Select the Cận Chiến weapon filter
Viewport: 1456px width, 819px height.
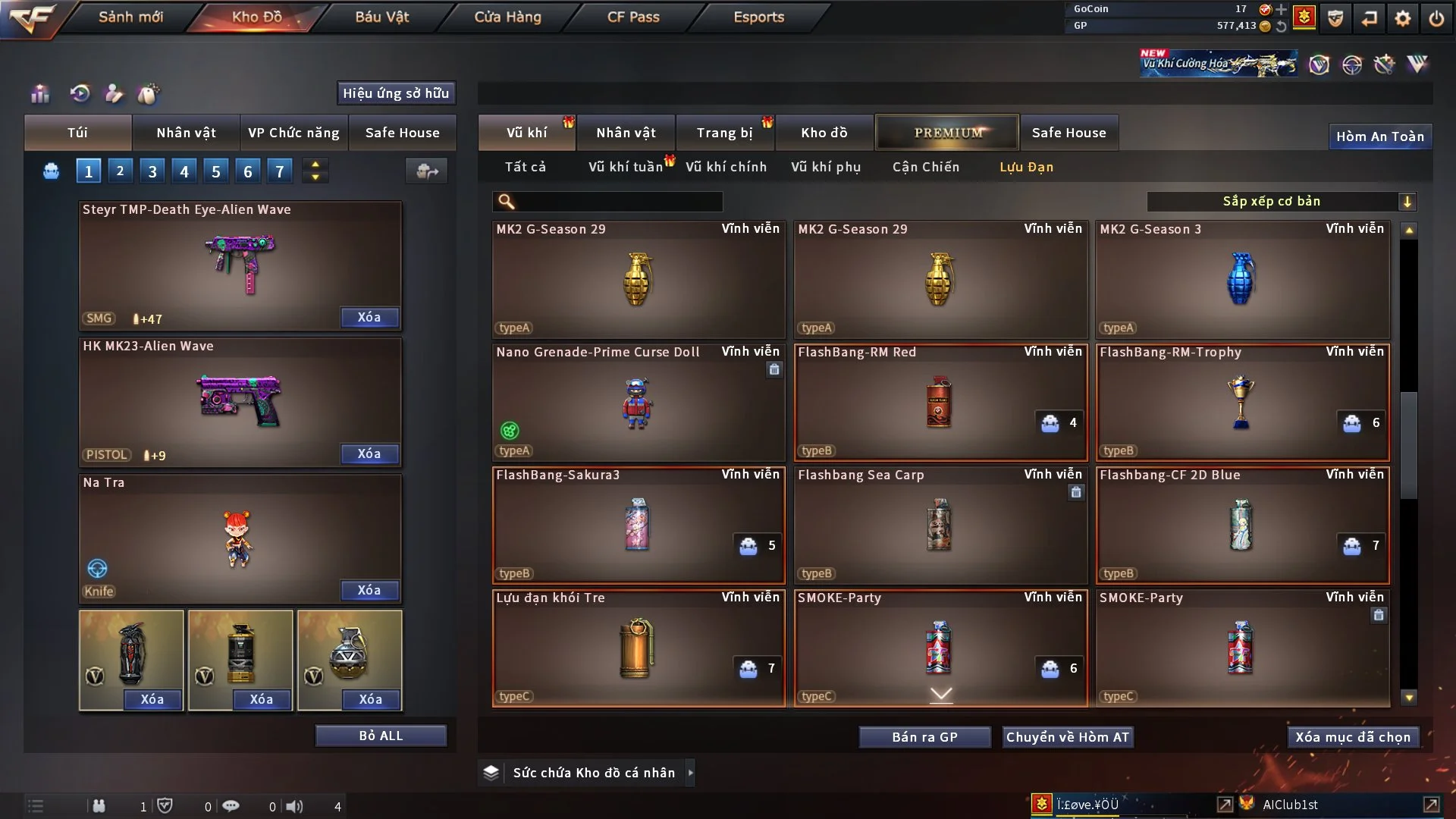click(925, 167)
